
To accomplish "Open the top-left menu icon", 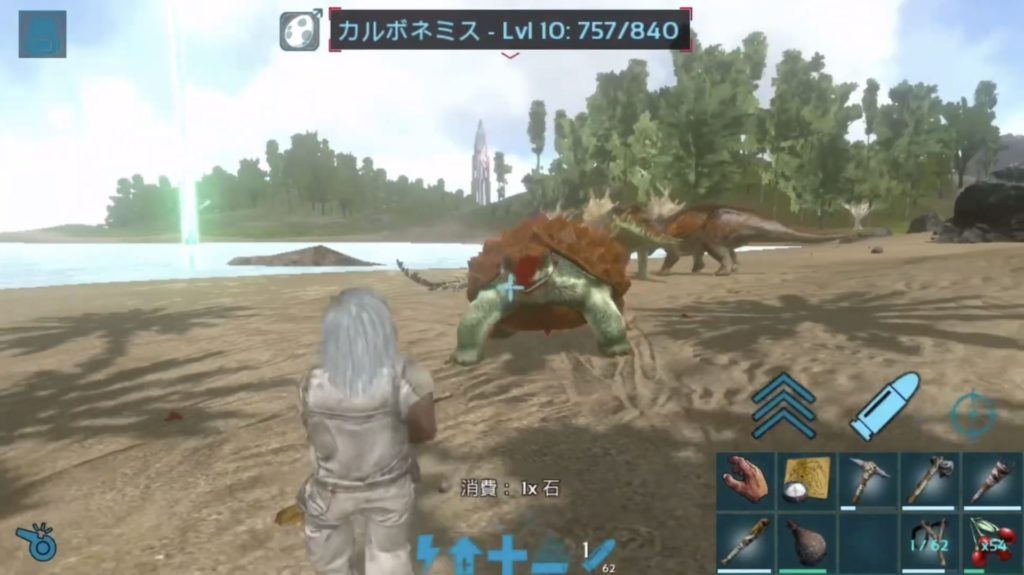I will click(x=42, y=33).
